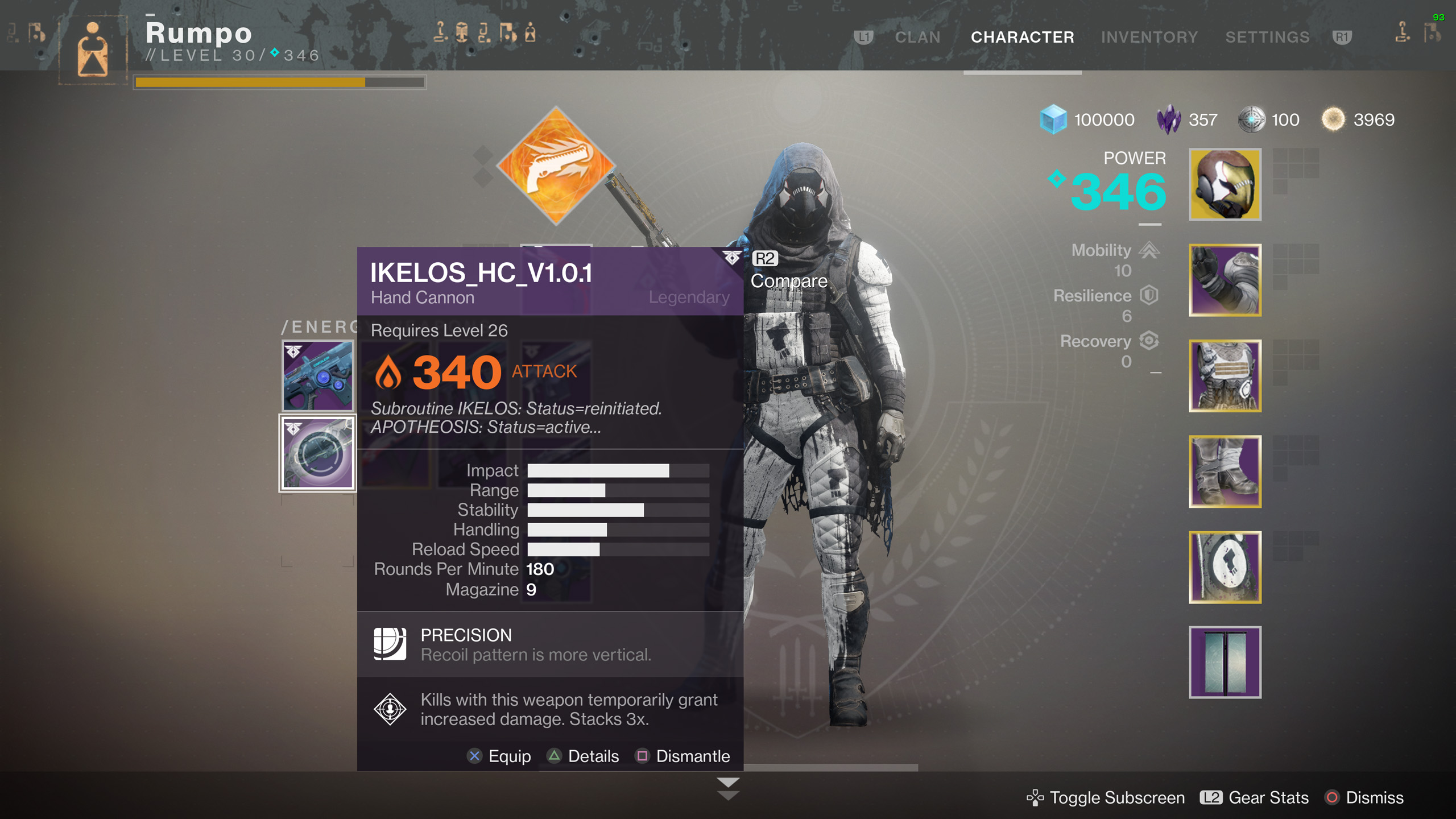Open the Settings tab
Image resolution: width=1456 pixels, height=819 pixels.
(x=1267, y=38)
